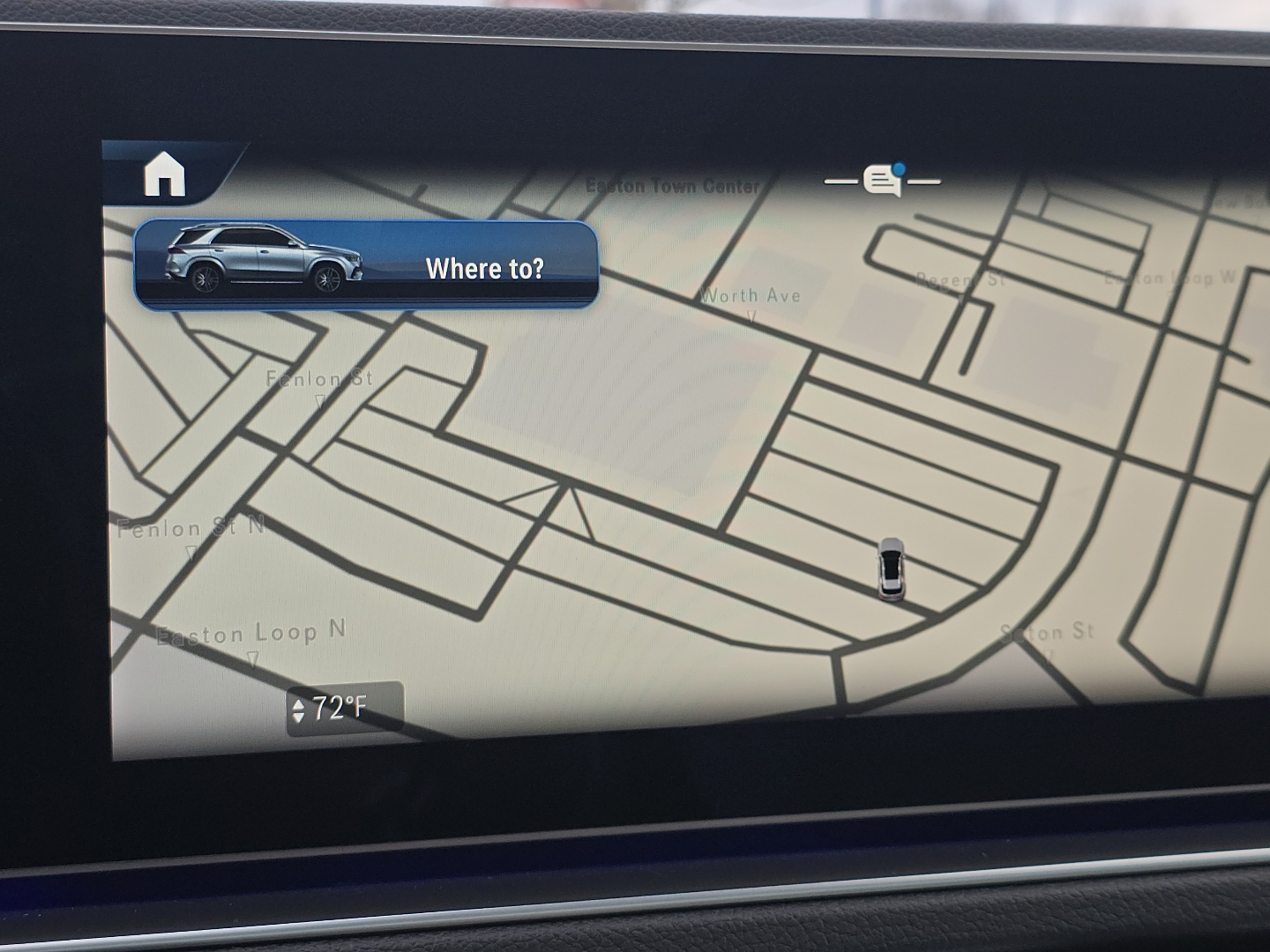Image resolution: width=1270 pixels, height=952 pixels.
Task: Tap the Home icon
Action: [165, 175]
